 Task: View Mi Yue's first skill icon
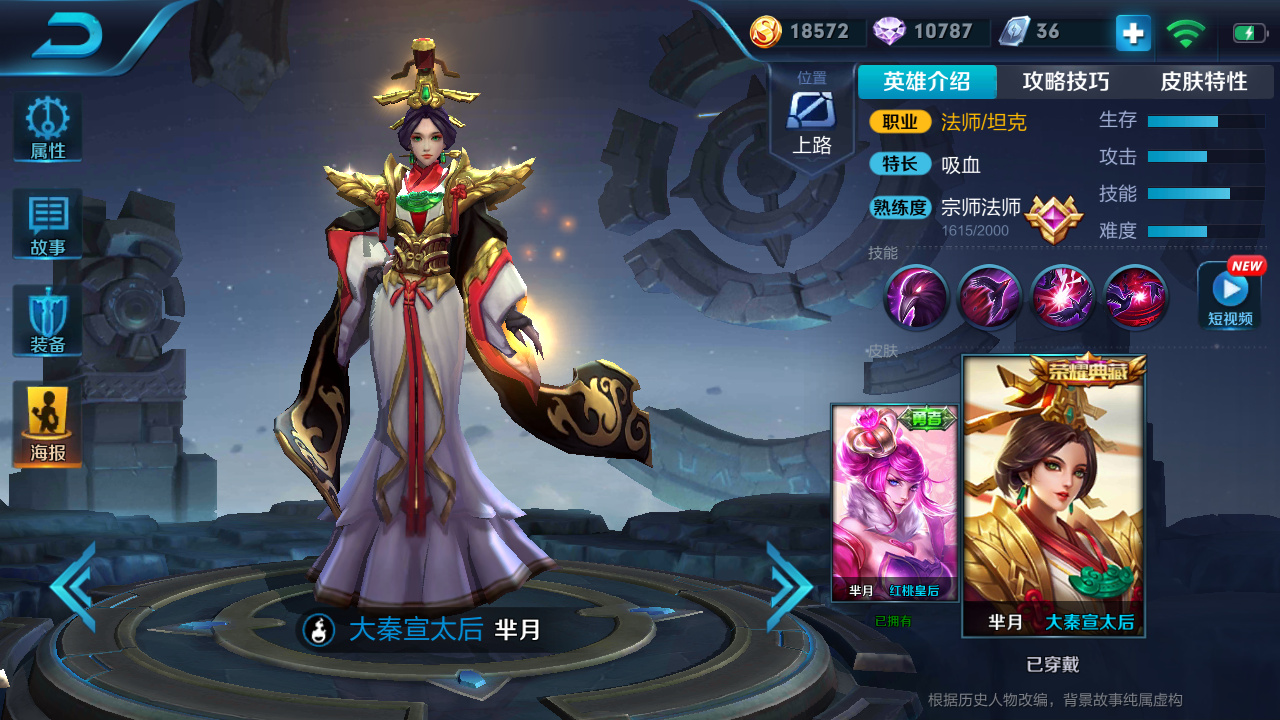pyautogui.click(x=917, y=297)
